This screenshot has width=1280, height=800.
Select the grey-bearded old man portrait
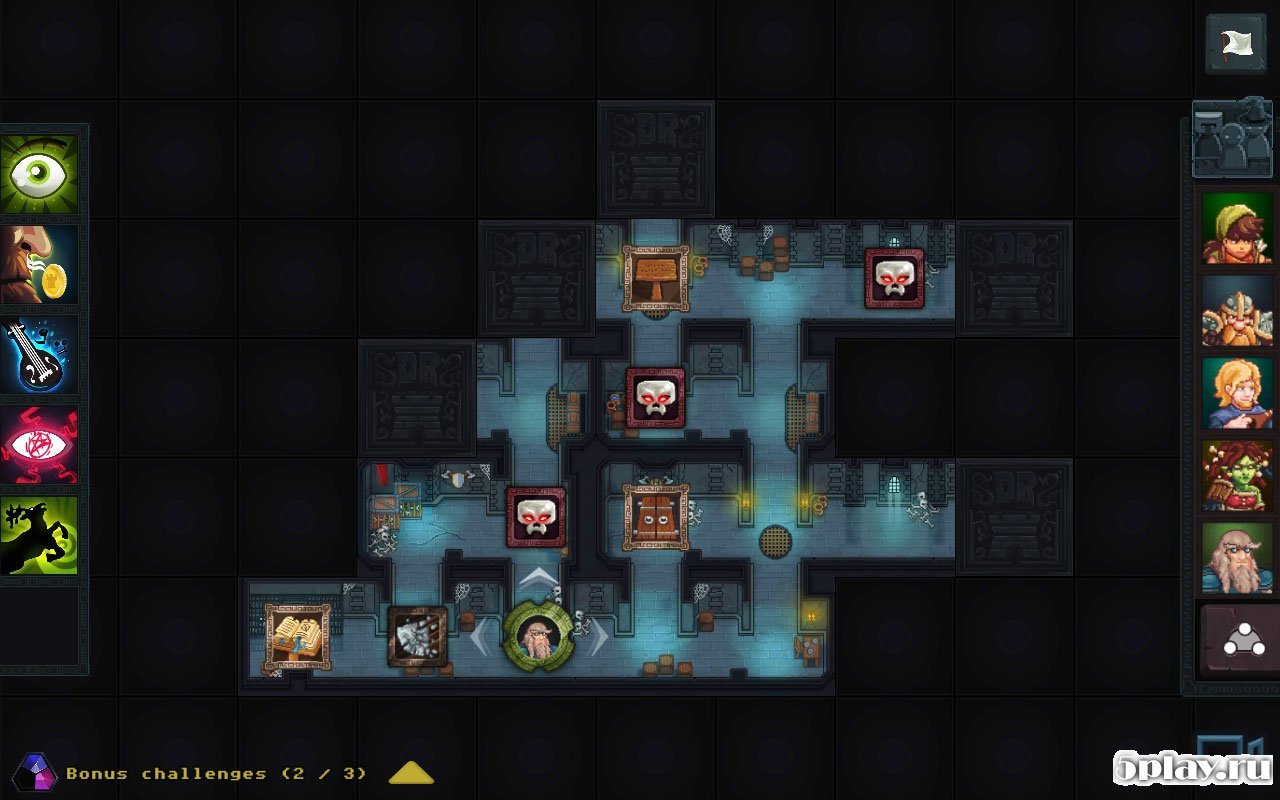coord(1238,558)
